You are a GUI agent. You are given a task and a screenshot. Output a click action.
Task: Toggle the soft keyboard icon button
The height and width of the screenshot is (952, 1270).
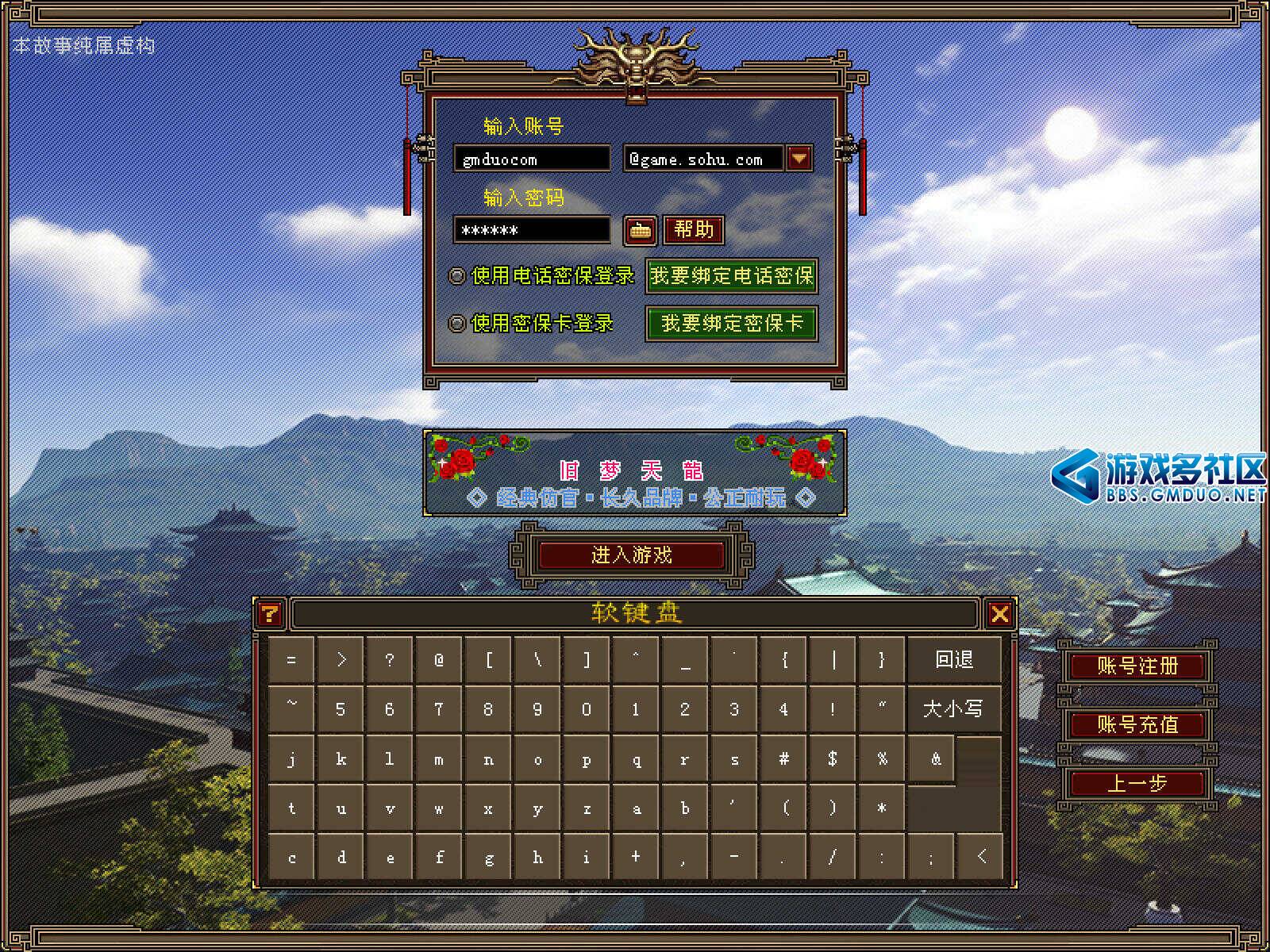640,231
